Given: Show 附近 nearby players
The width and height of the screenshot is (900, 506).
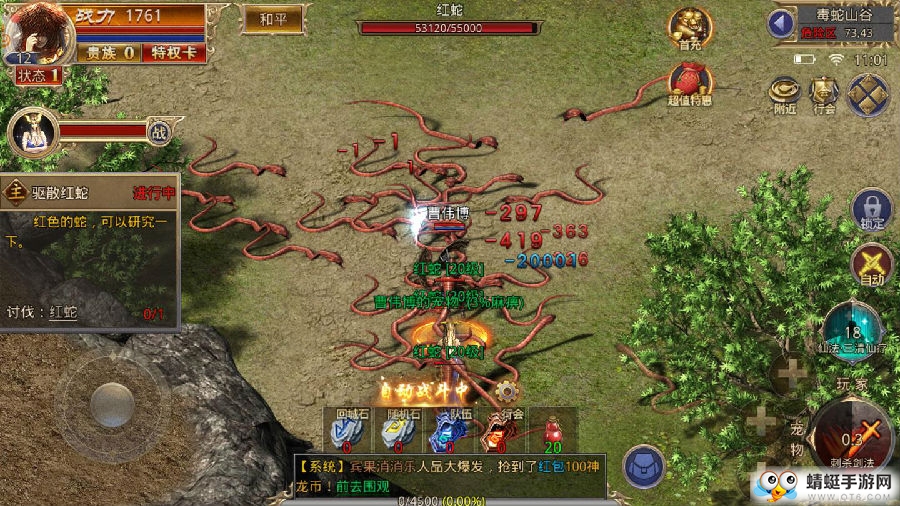Looking at the screenshot, I should pos(784,95).
